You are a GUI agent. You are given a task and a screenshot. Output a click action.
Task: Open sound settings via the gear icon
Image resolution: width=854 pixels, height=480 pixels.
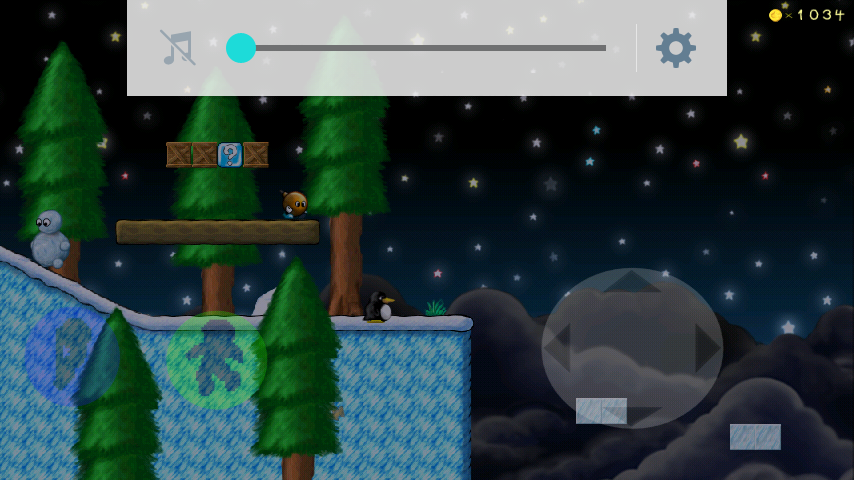[676, 48]
